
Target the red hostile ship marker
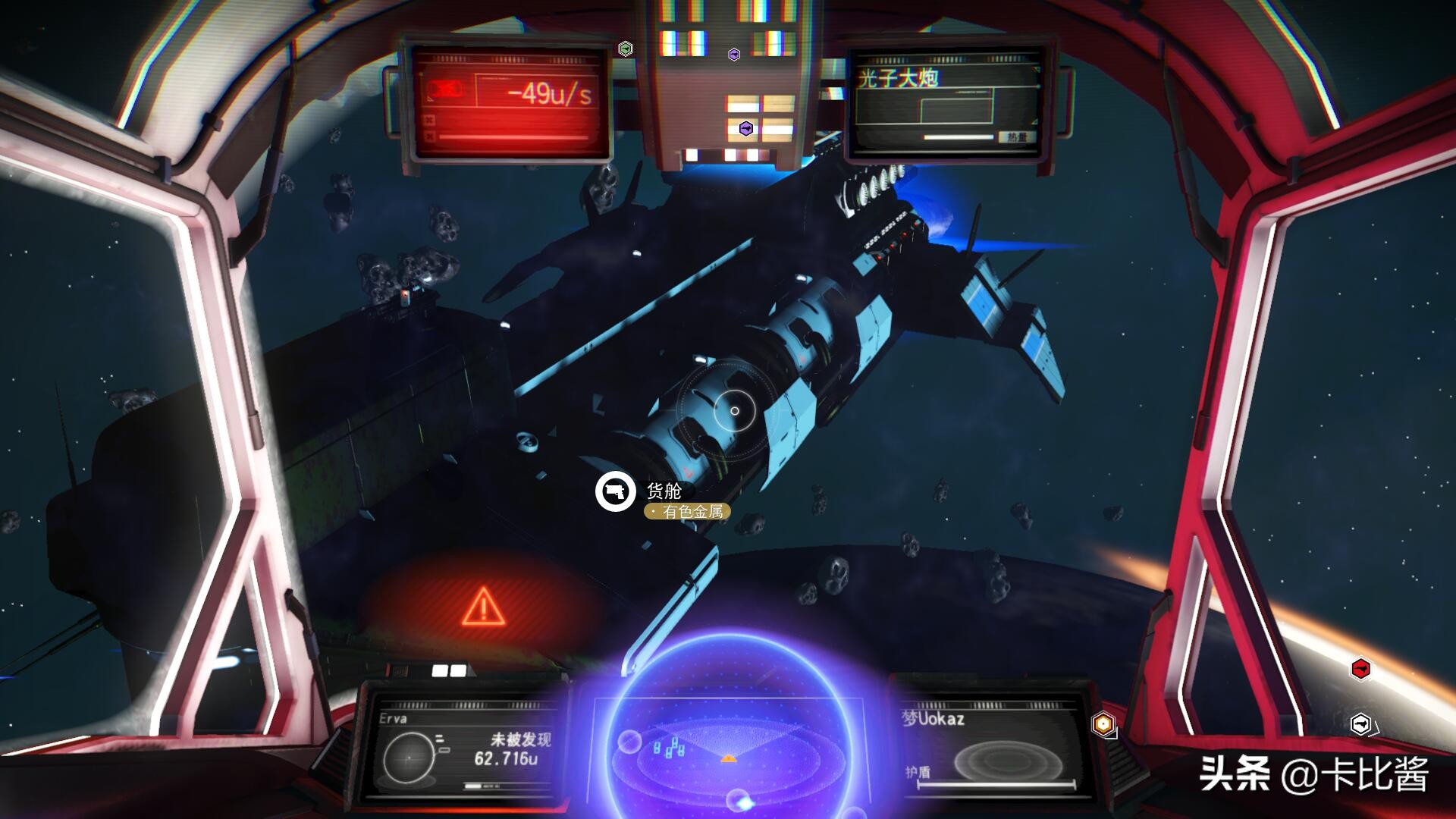point(1361,669)
